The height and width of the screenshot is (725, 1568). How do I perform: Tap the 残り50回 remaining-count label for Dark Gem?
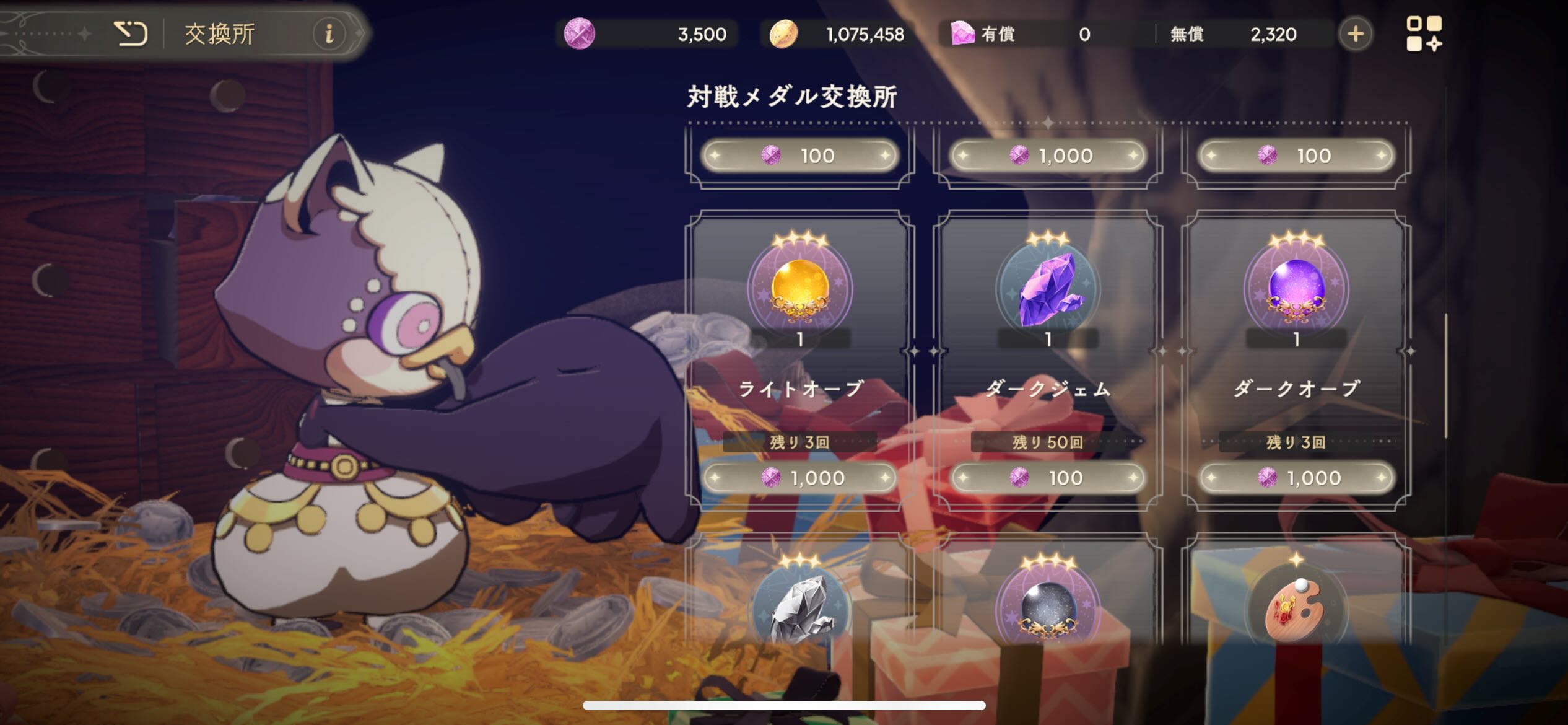coord(1048,442)
